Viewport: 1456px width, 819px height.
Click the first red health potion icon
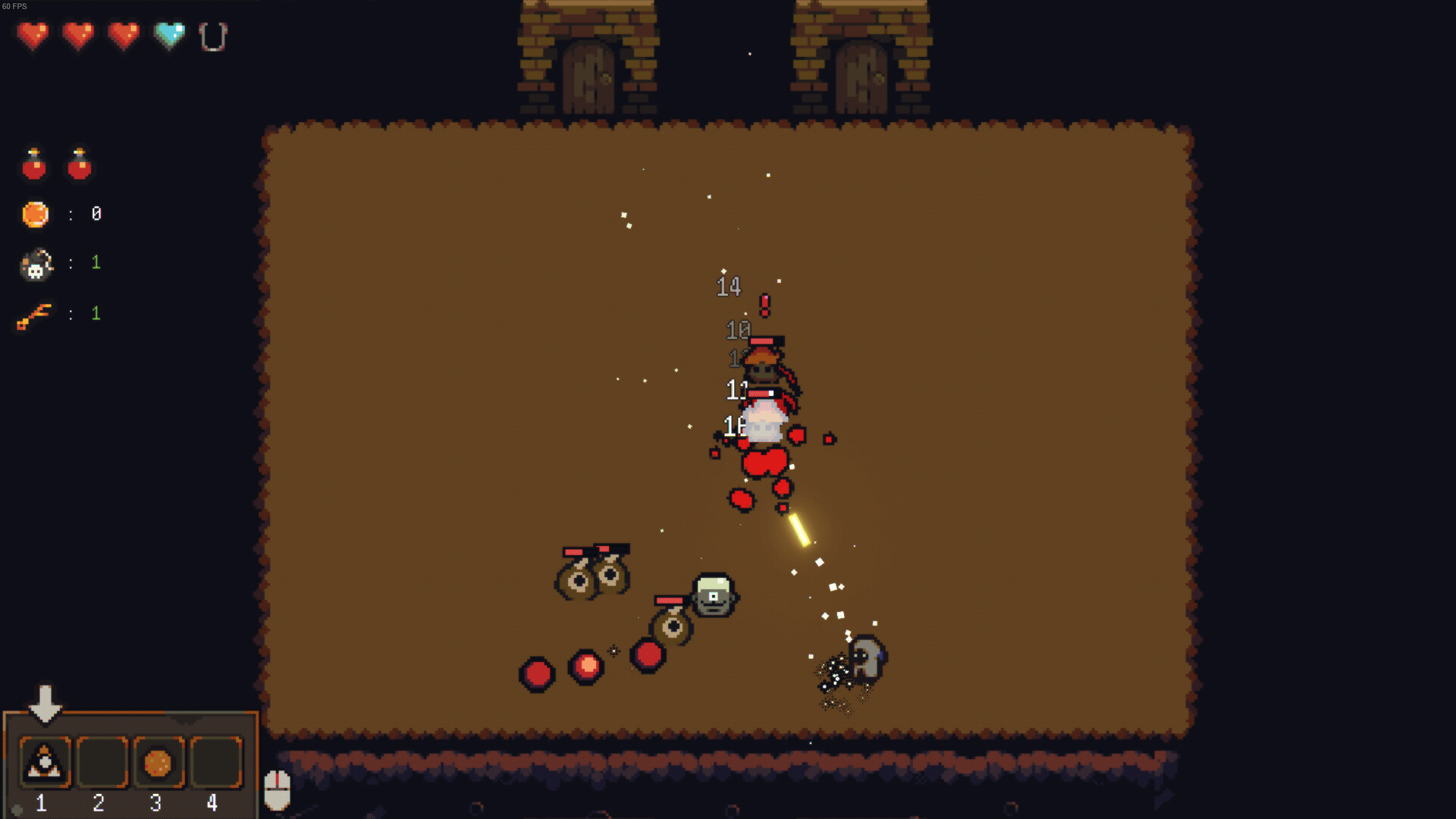pyautogui.click(x=33, y=164)
